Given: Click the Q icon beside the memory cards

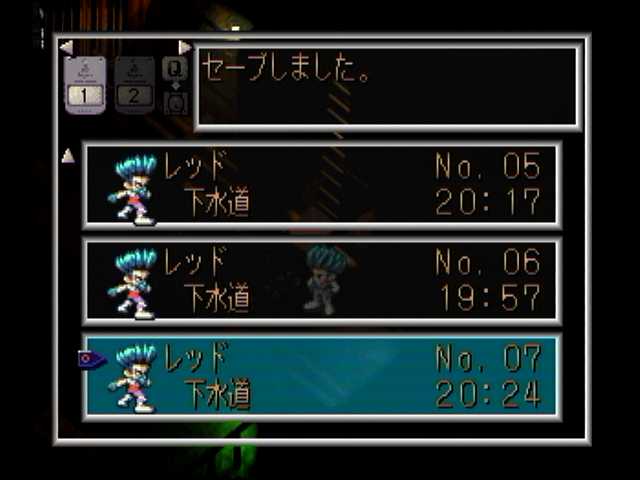Looking at the screenshot, I should [x=175, y=67].
